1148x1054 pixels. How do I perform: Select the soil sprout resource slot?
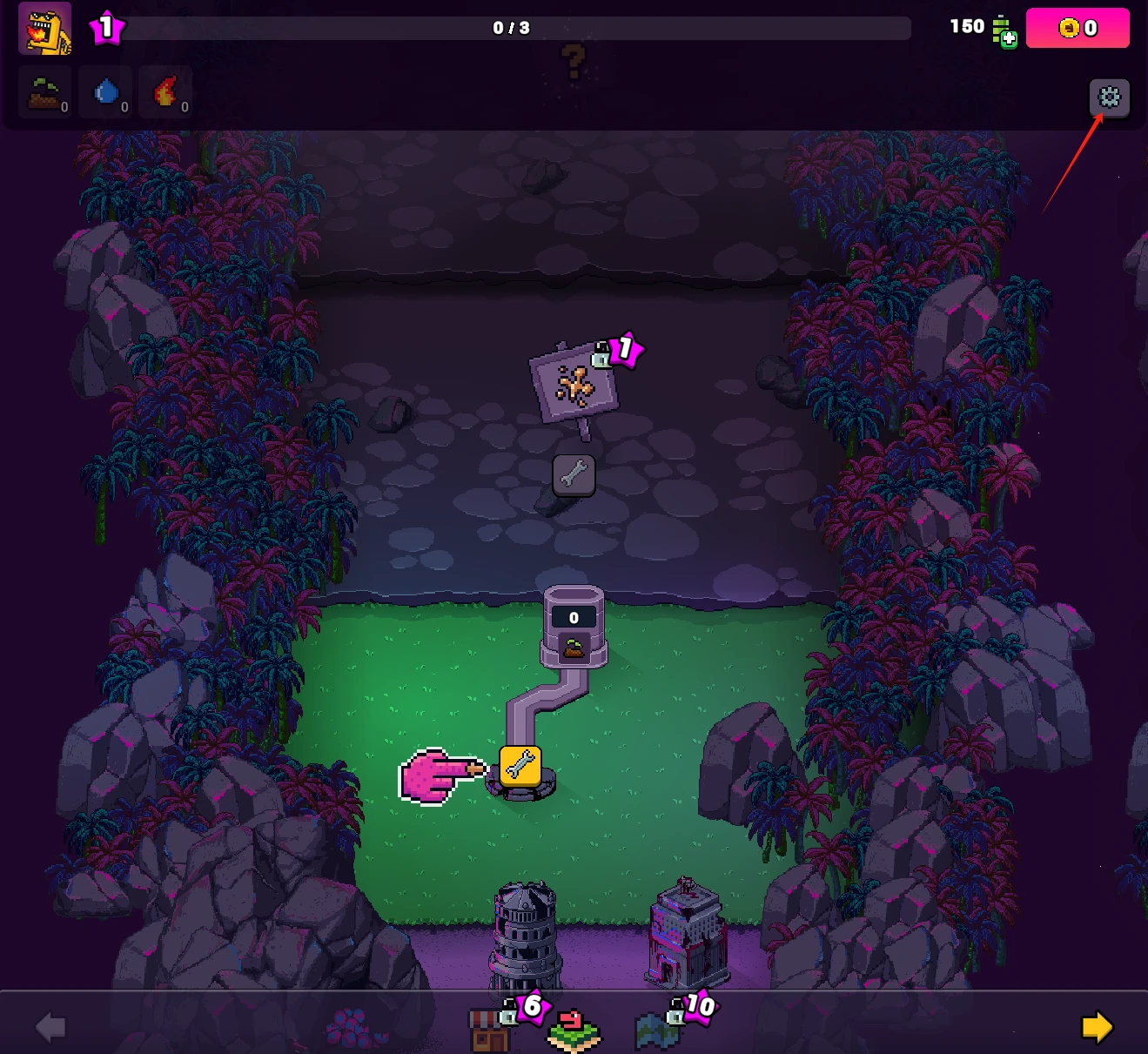[45, 92]
